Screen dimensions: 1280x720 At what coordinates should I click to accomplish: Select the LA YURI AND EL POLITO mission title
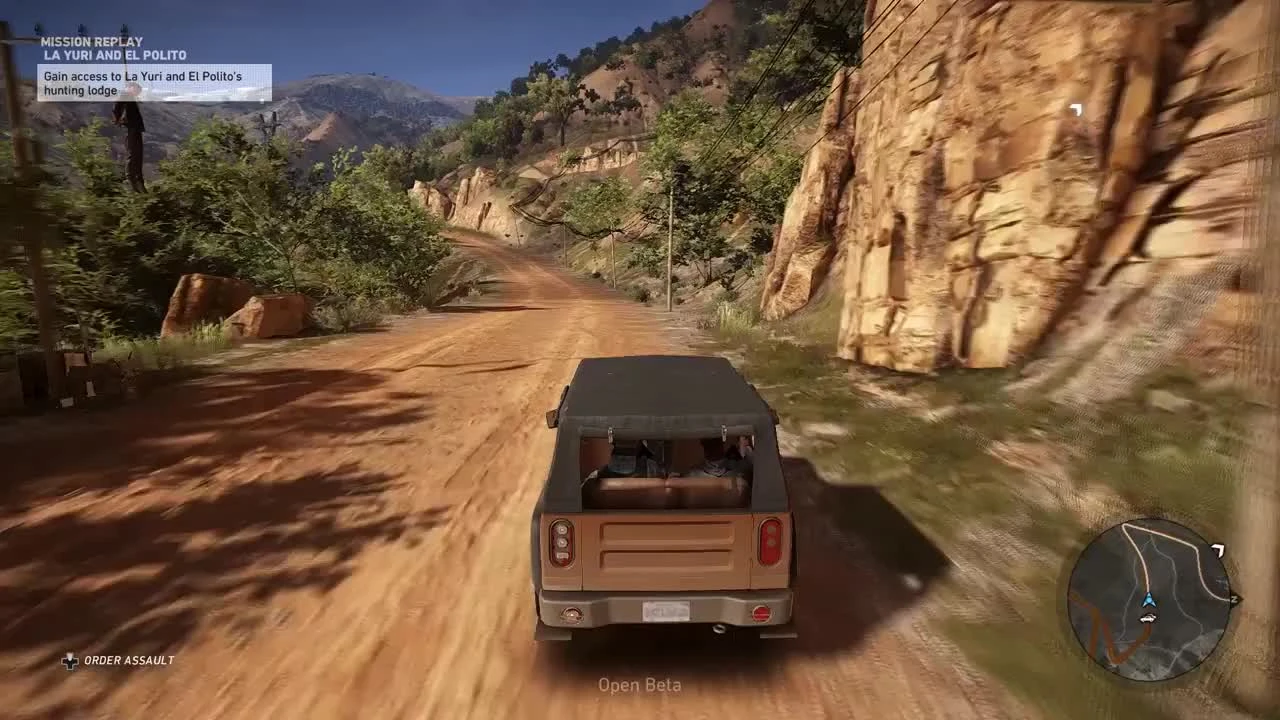[x=113, y=55]
